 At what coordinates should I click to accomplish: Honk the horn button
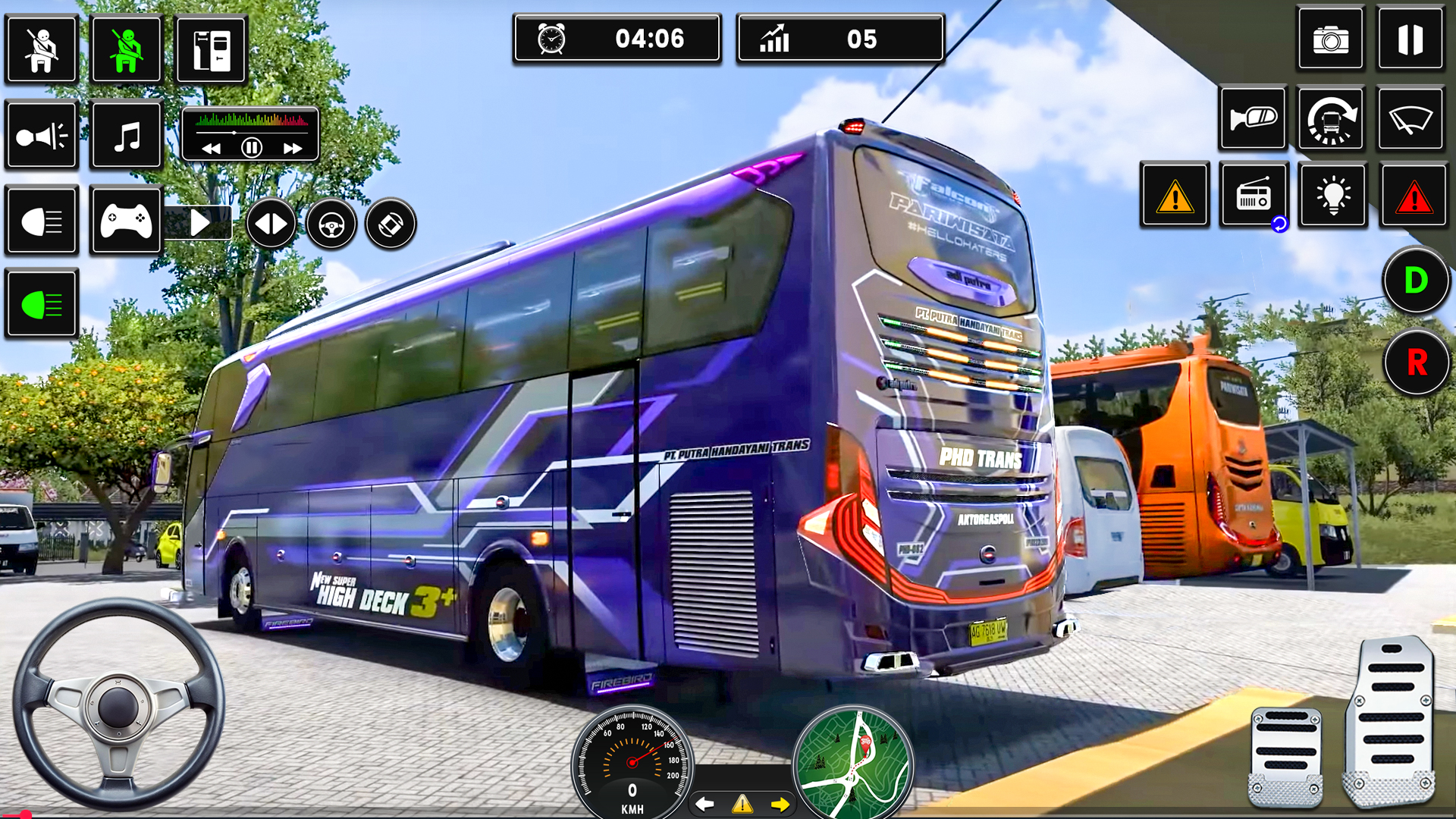point(42,136)
